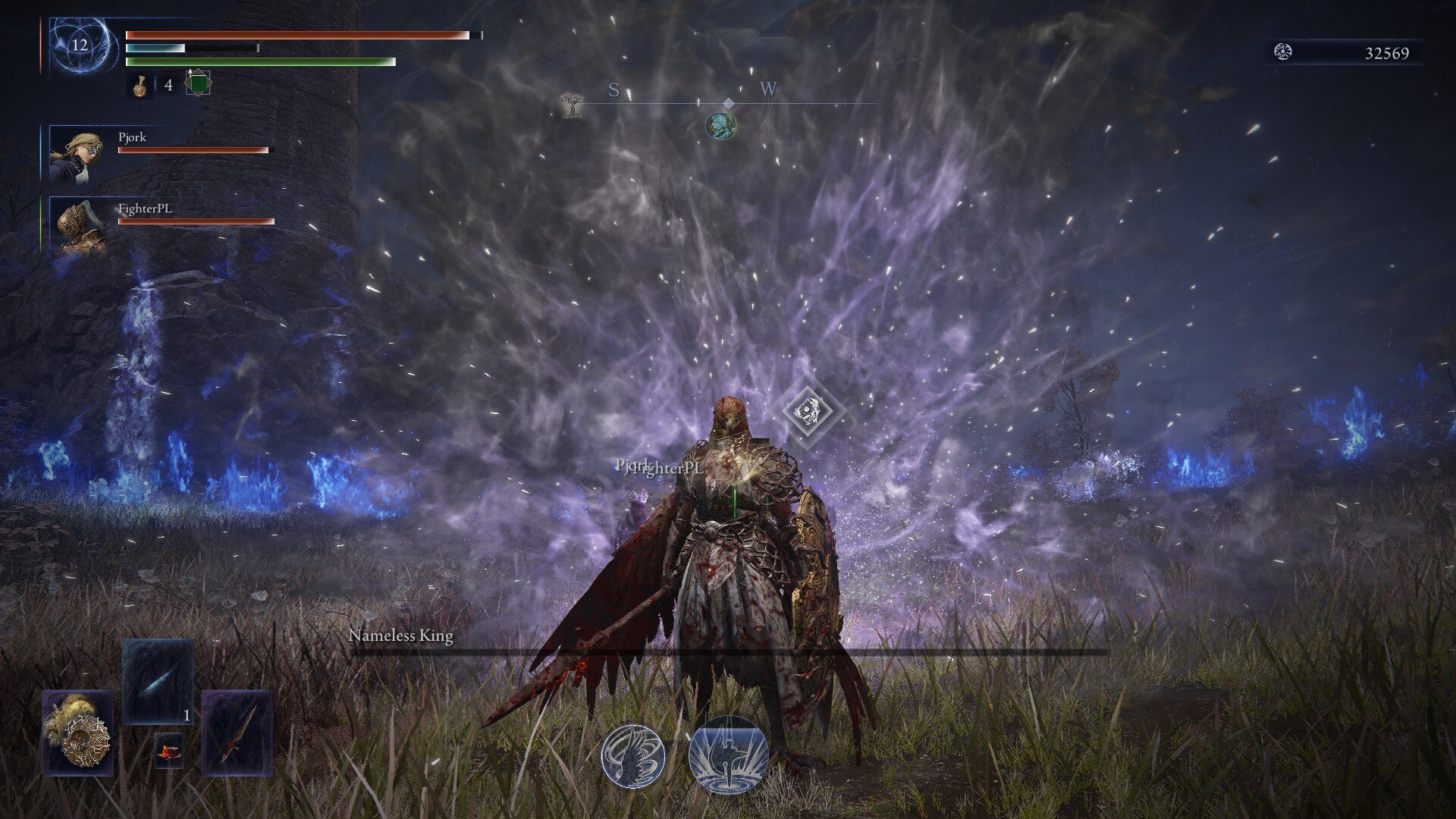Viewport: 1456px width, 819px height.
Task: Select the golden thorn shield slot
Action: (x=77, y=733)
